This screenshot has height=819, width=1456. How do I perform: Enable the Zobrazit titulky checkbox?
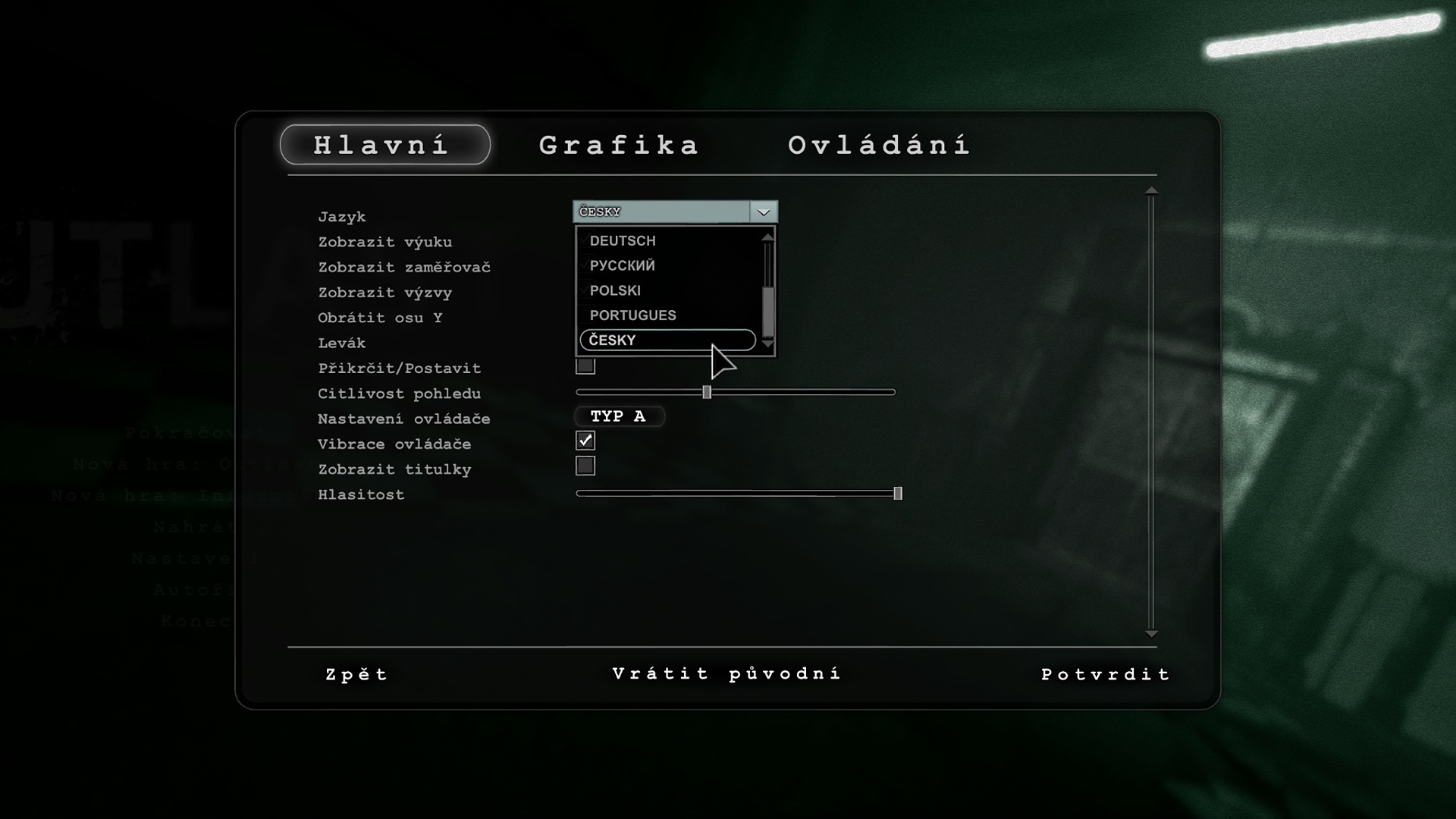pyautogui.click(x=585, y=466)
